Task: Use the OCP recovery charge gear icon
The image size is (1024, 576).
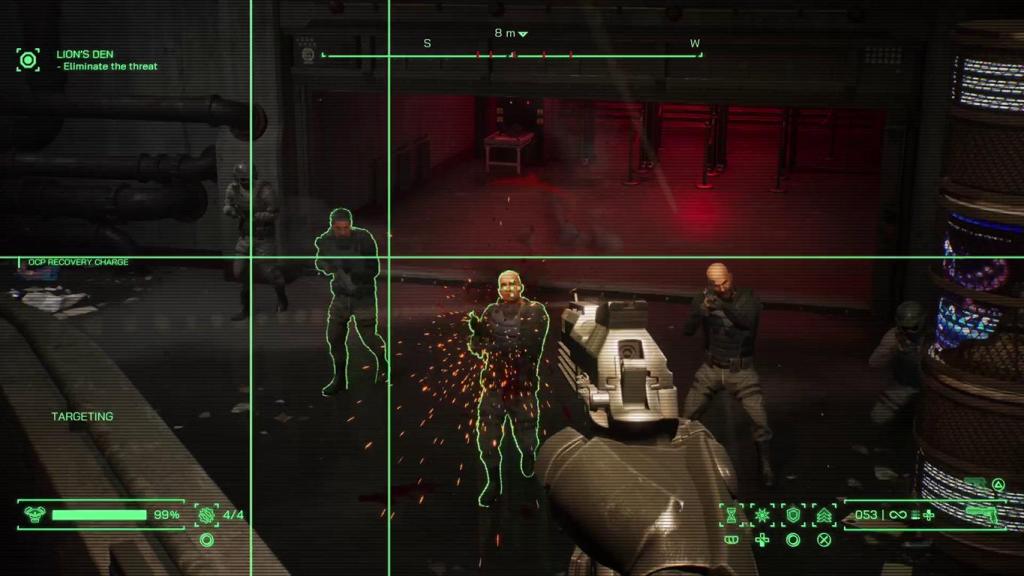Action: tap(207, 515)
